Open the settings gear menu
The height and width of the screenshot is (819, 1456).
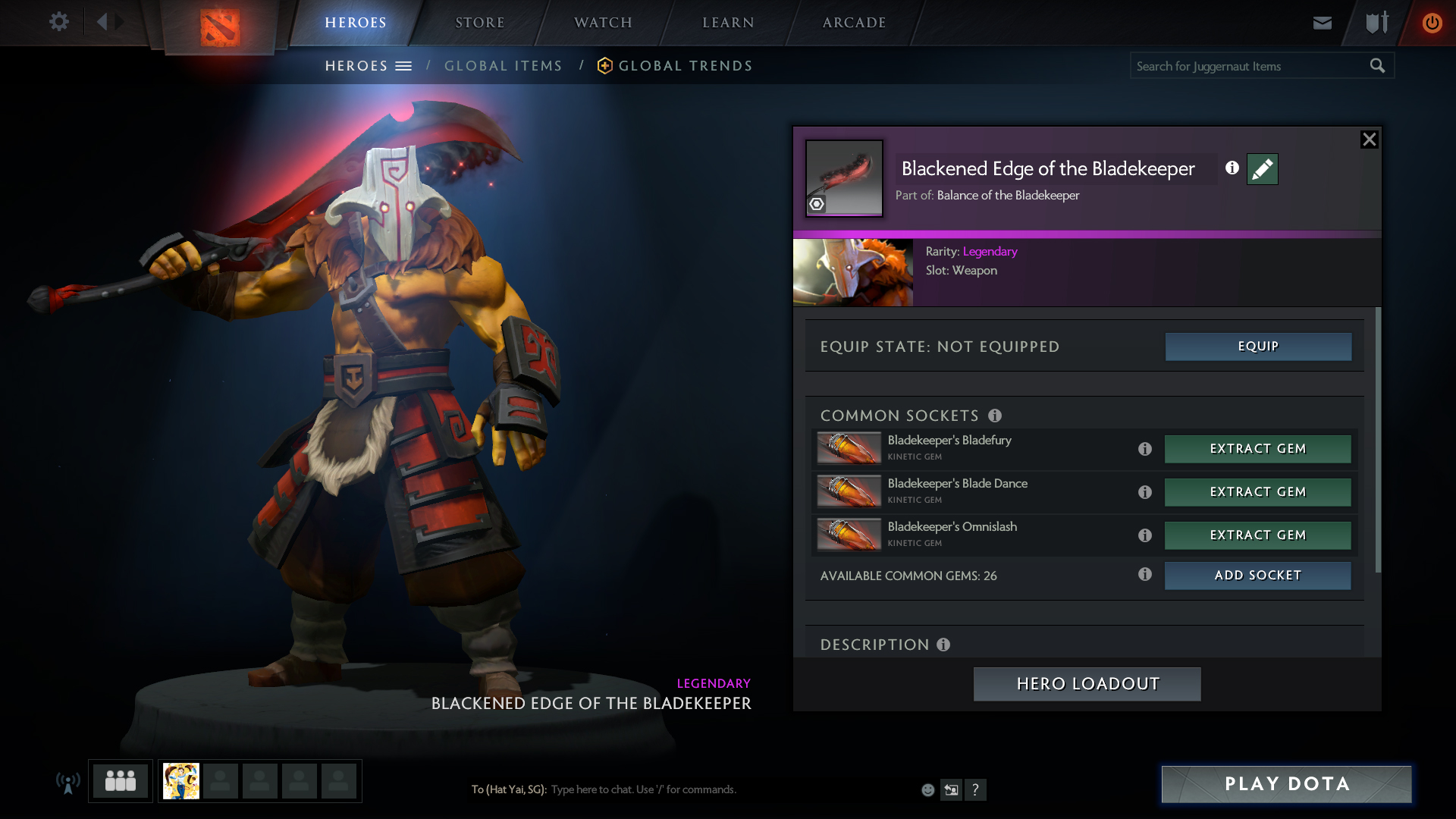[x=58, y=22]
